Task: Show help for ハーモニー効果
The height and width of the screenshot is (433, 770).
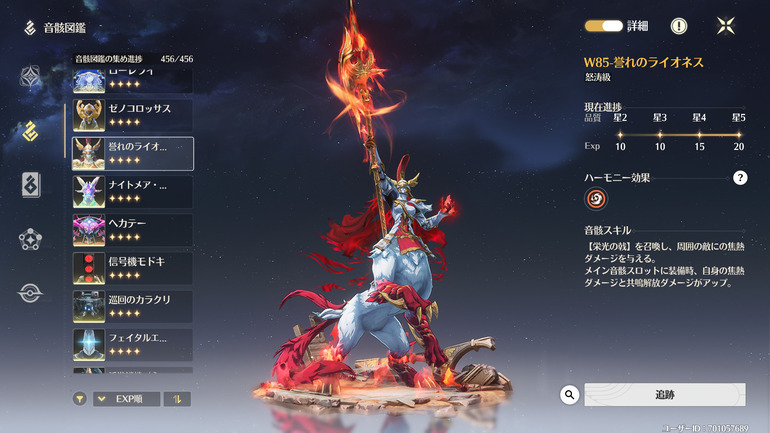Action: [x=740, y=178]
